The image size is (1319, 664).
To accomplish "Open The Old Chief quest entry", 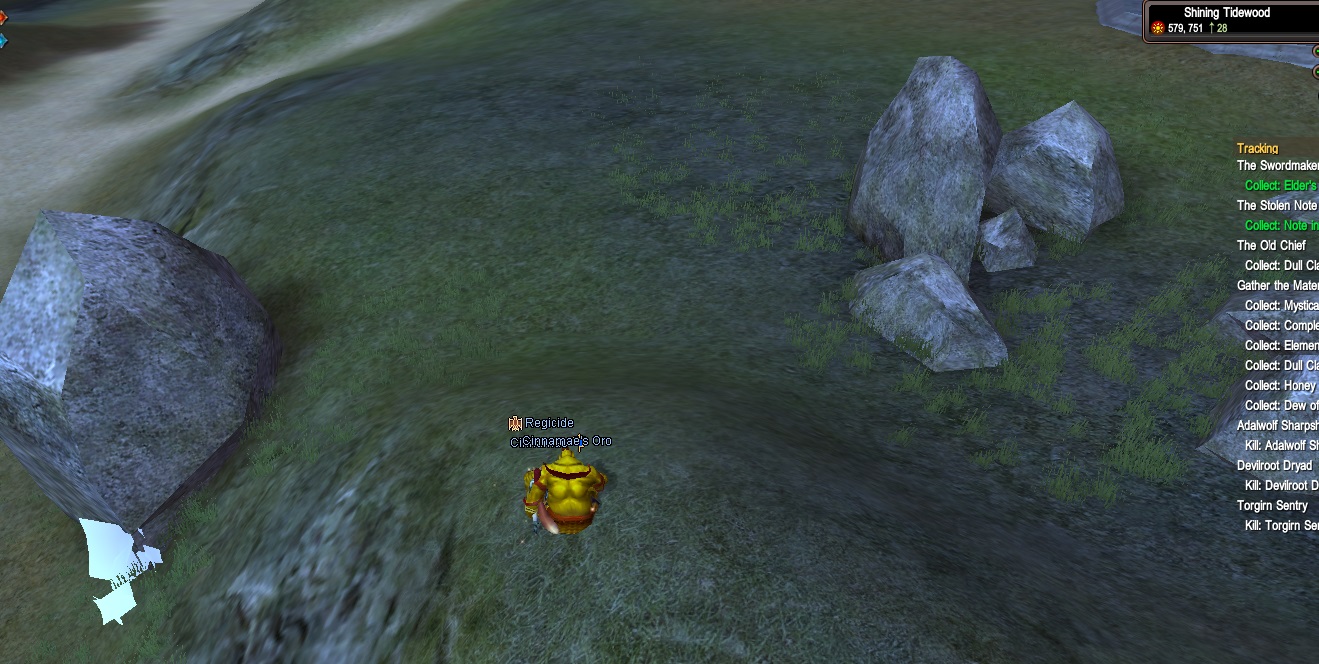I will pos(1271,246).
